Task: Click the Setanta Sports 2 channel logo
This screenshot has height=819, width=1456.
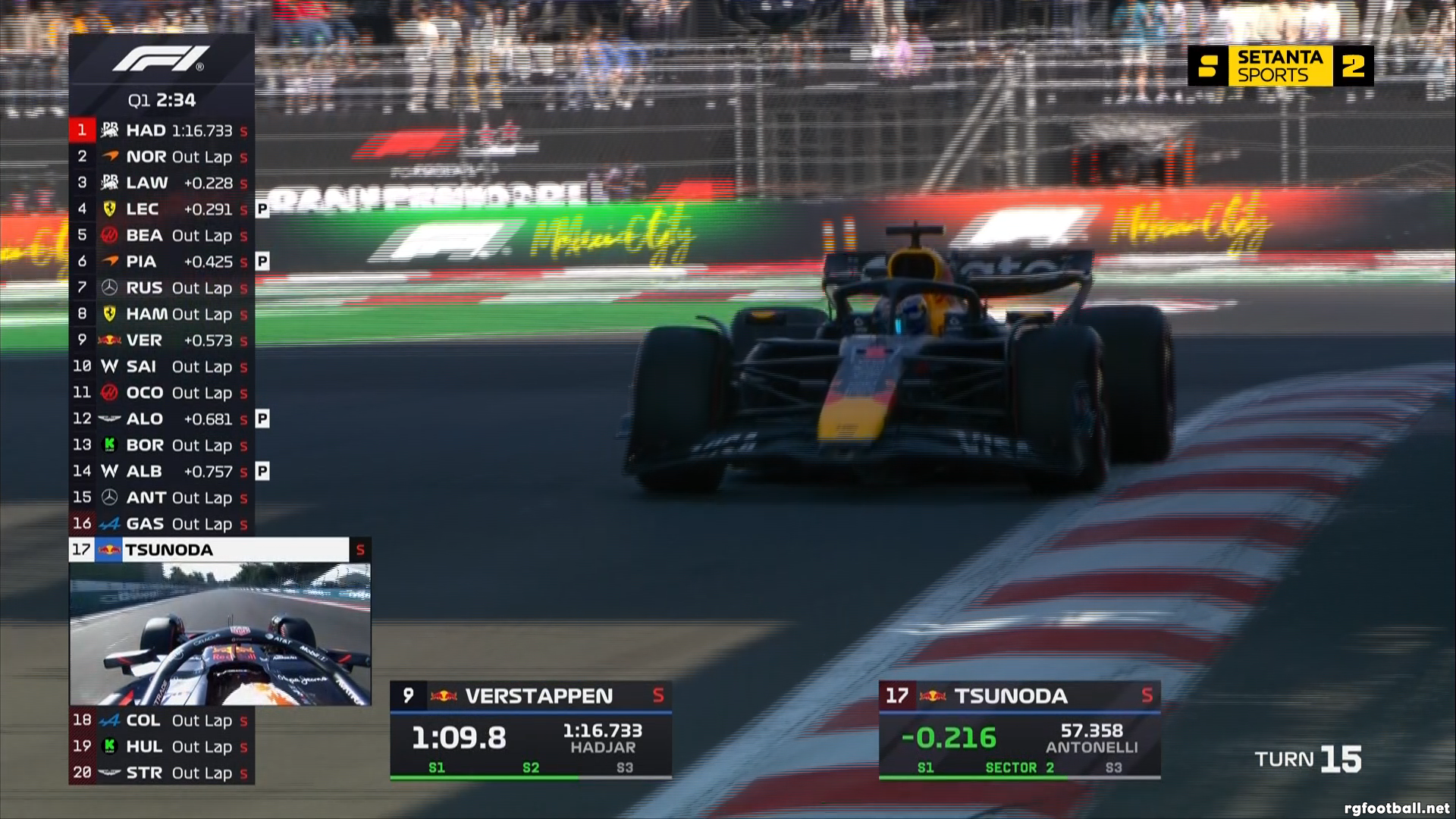Action: pyautogui.click(x=1280, y=66)
